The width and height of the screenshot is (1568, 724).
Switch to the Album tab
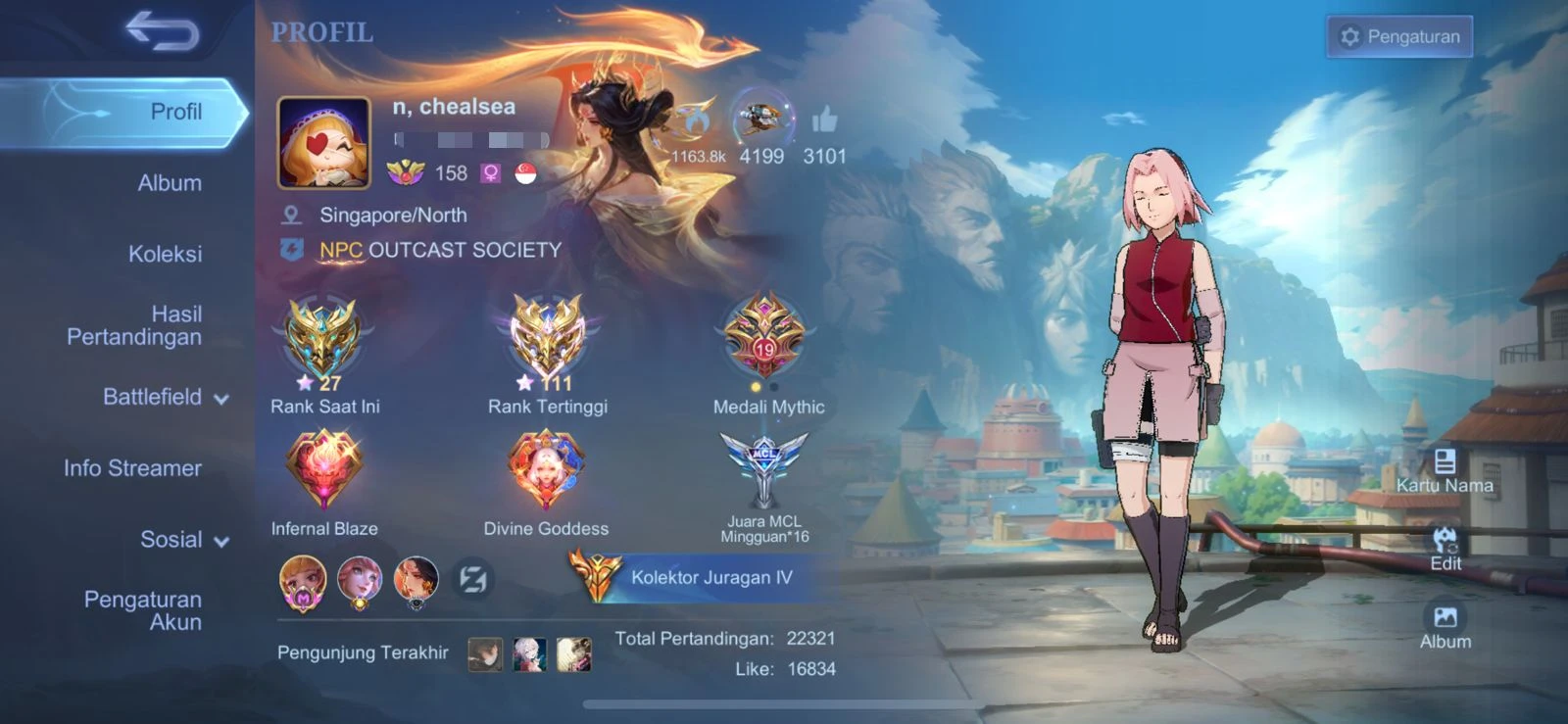pos(170,183)
